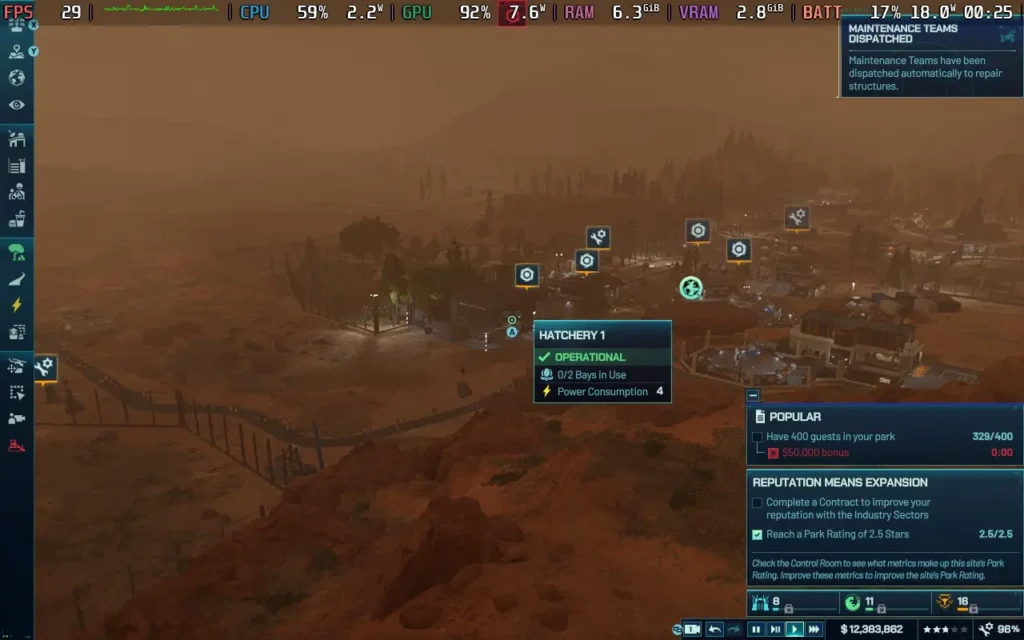Click the green science sector reputation icon
1024x640 pixels.
pos(853,603)
